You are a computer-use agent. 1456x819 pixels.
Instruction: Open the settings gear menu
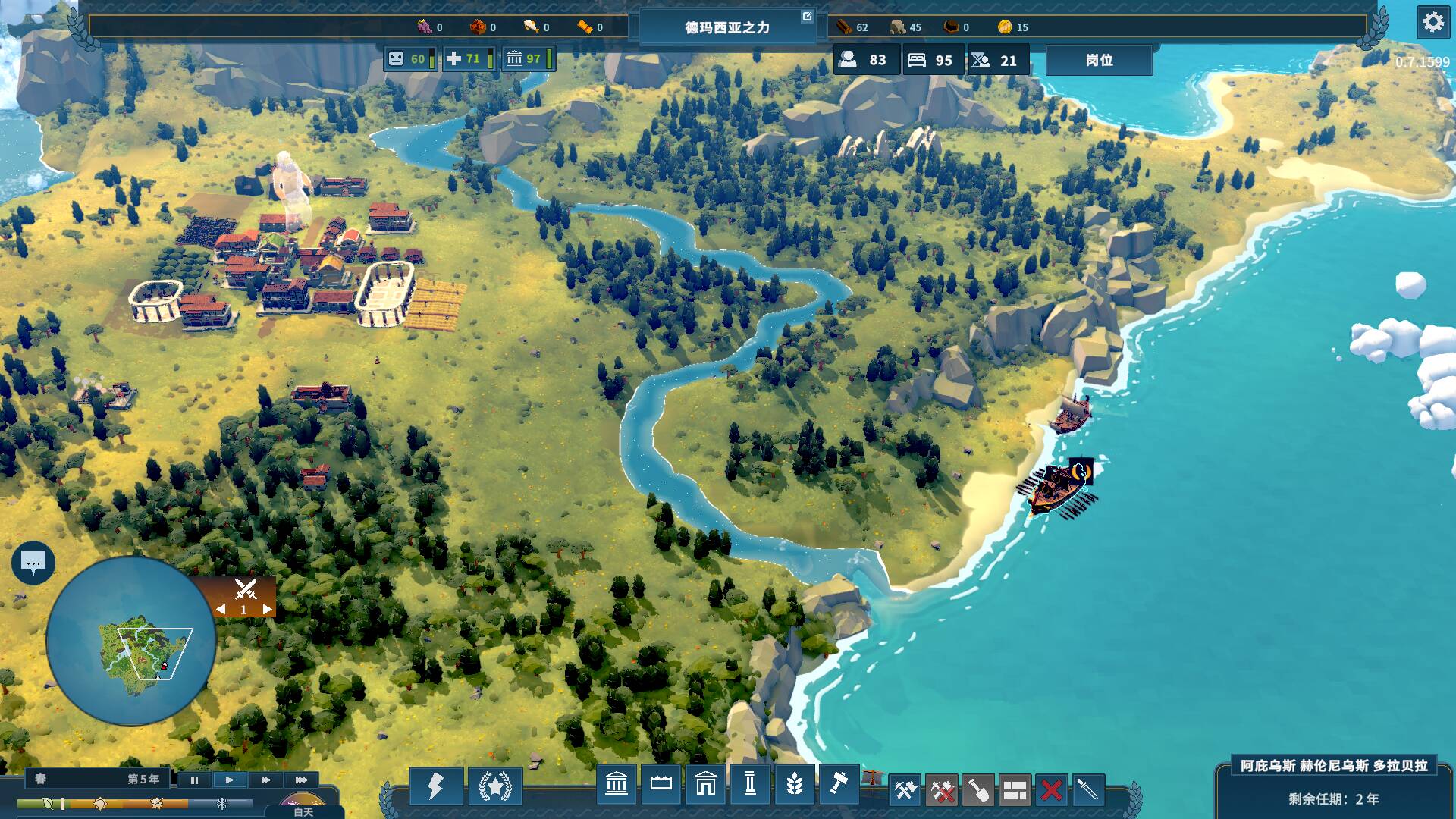click(x=1432, y=23)
